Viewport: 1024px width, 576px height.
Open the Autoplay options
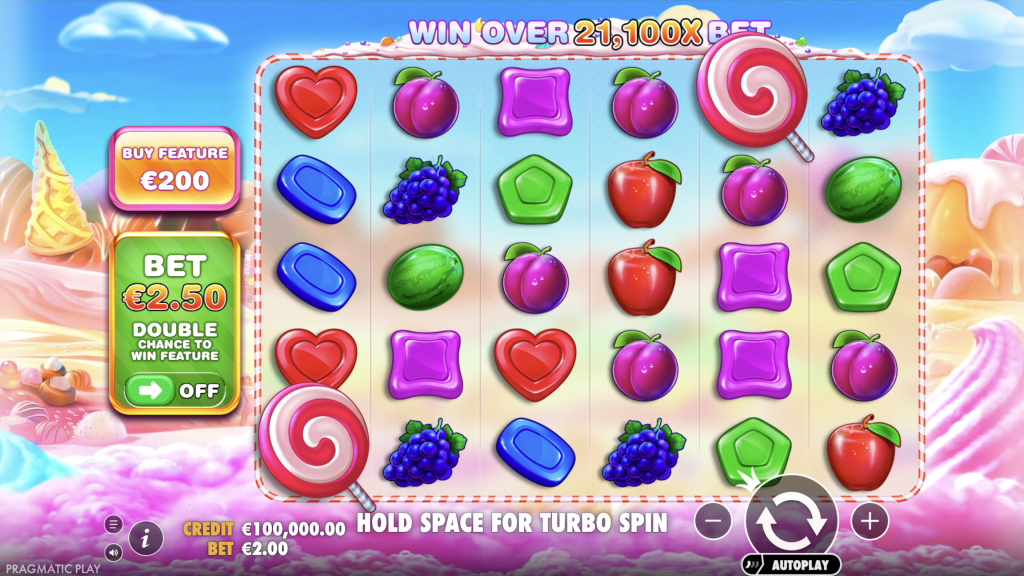point(790,565)
